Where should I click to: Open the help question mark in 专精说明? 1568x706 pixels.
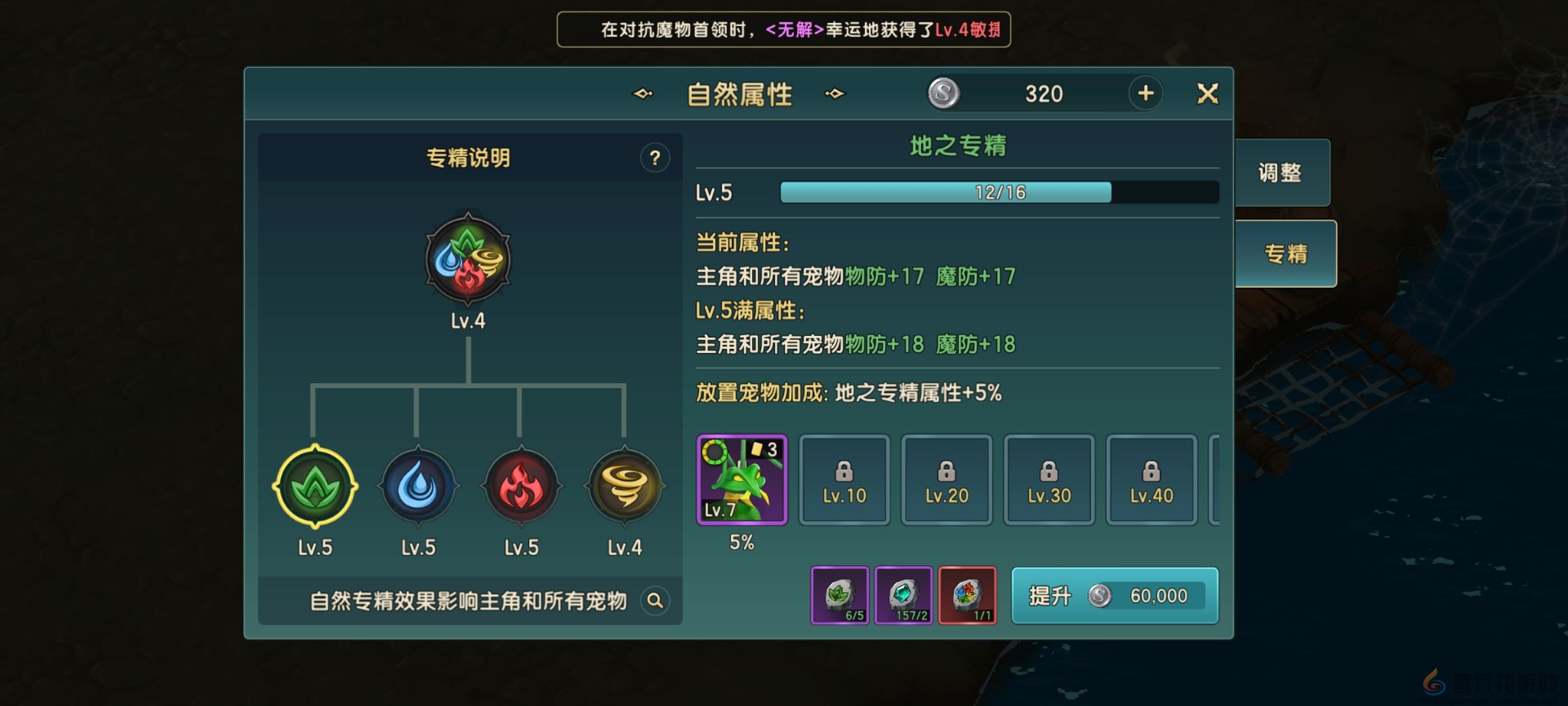[x=657, y=157]
